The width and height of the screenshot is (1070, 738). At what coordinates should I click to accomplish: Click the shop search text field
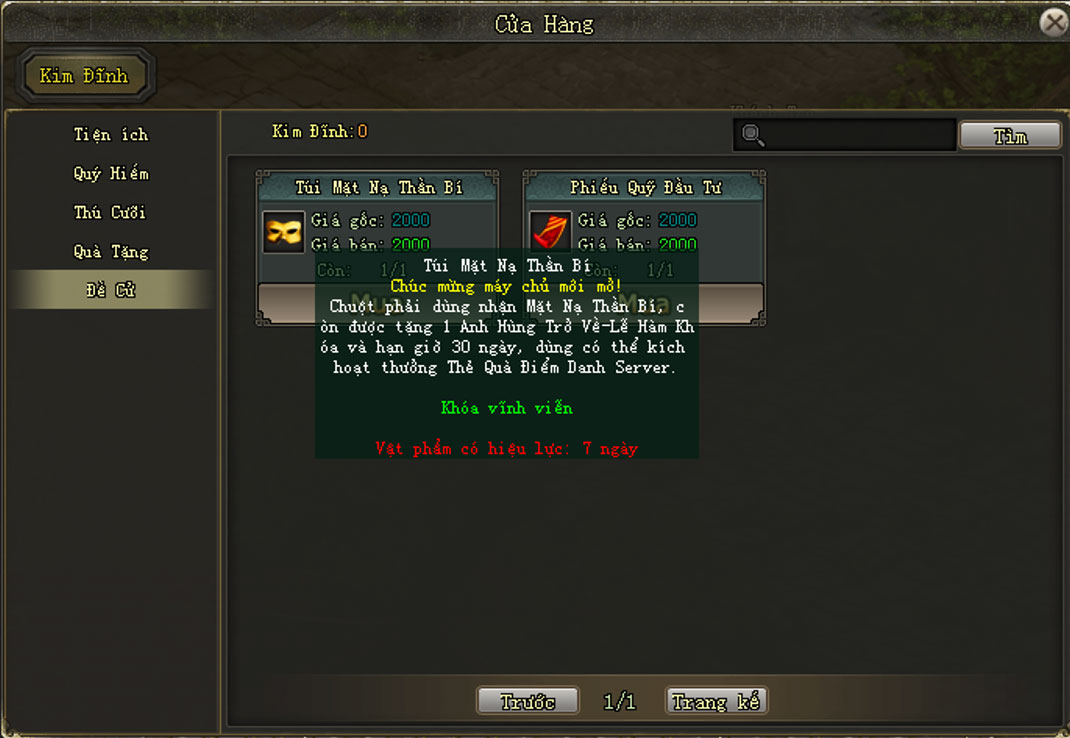(x=858, y=135)
